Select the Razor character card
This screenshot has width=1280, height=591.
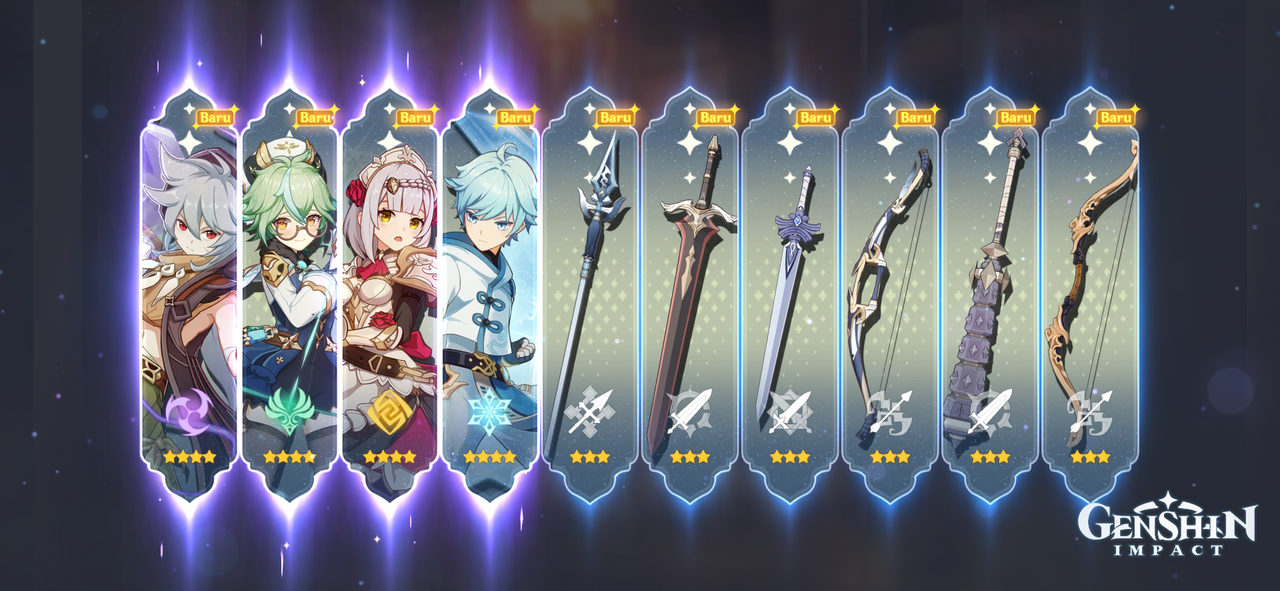(190, 300)
